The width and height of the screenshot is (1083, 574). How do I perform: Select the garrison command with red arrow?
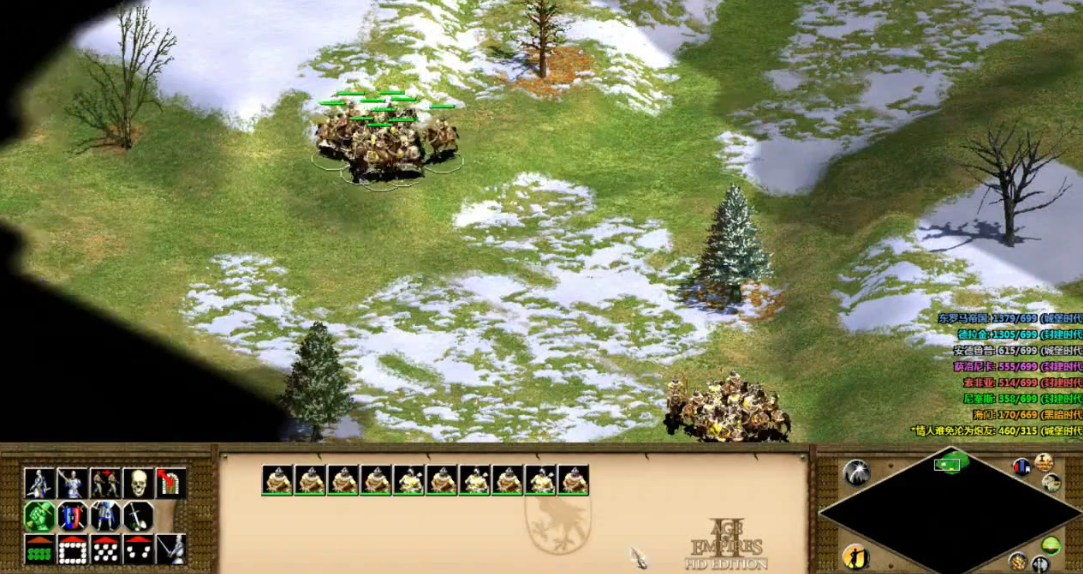tap(171, 483)
